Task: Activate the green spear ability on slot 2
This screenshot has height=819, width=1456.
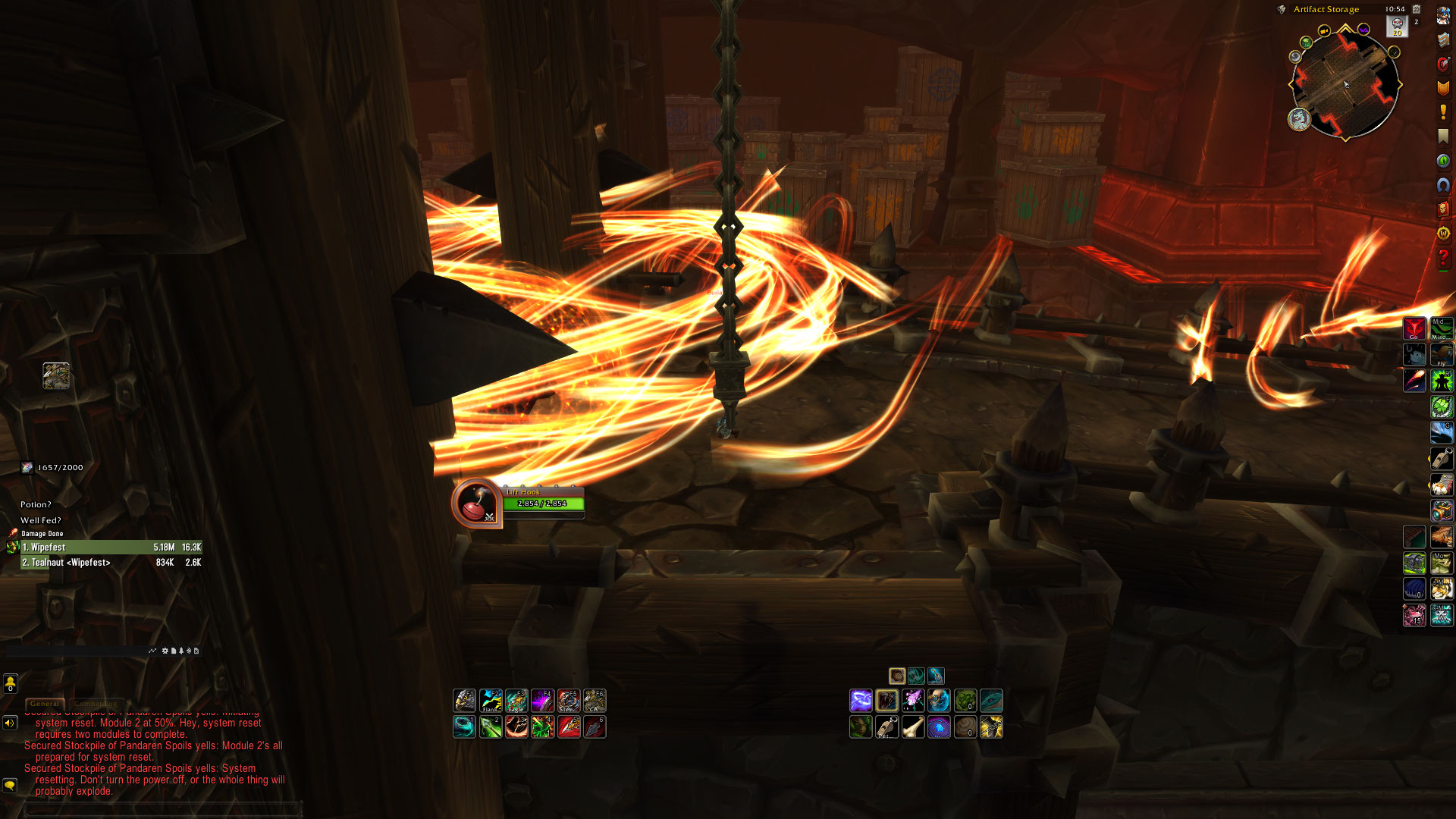Action: click(x=491, y=727)
